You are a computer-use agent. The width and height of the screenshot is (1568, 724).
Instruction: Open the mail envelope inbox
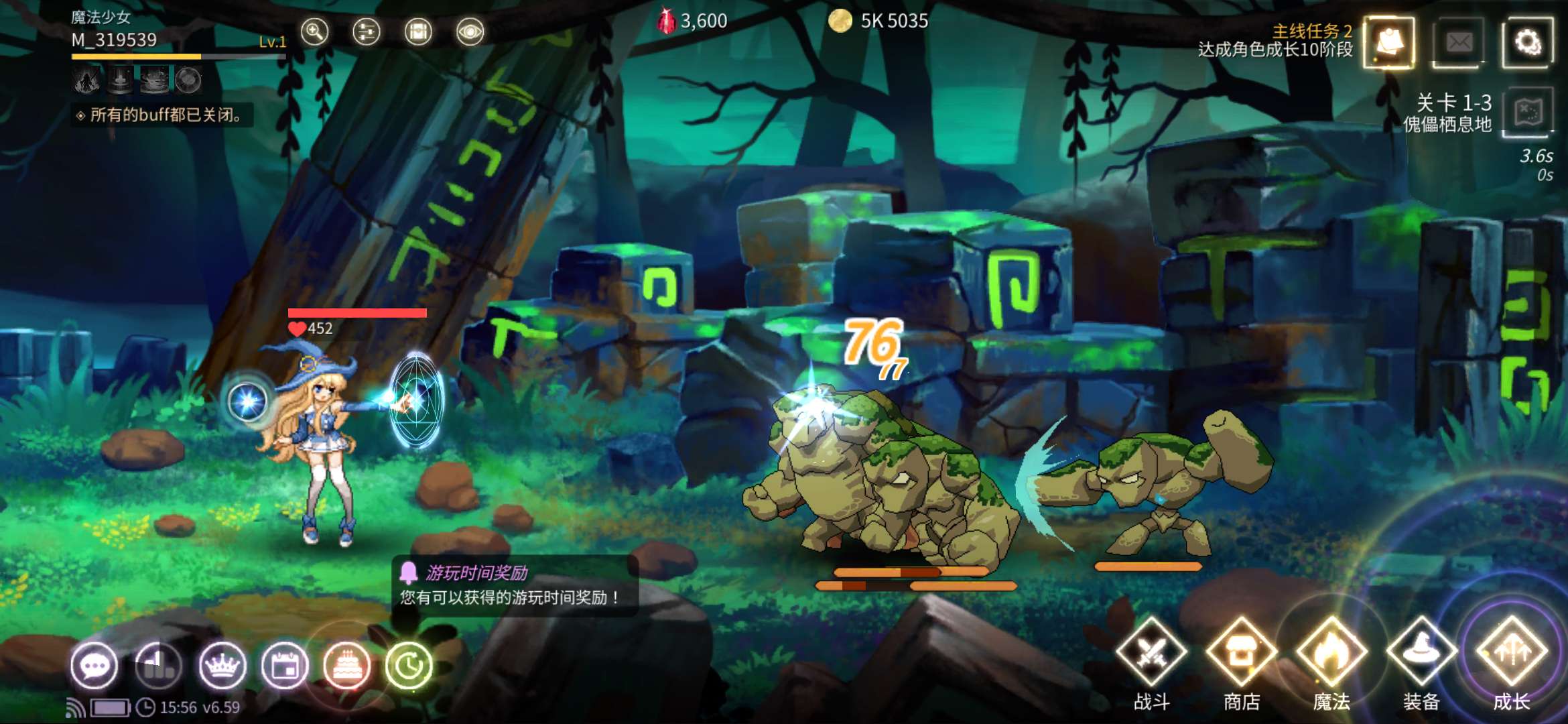(1459, 43)
